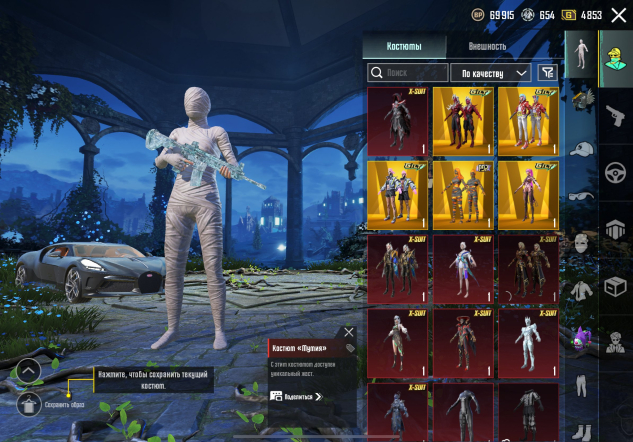Viewport: 633px width, 442px height.
Task: Select the face mask category
Action: pyautogui.click(x=582, y=243)
